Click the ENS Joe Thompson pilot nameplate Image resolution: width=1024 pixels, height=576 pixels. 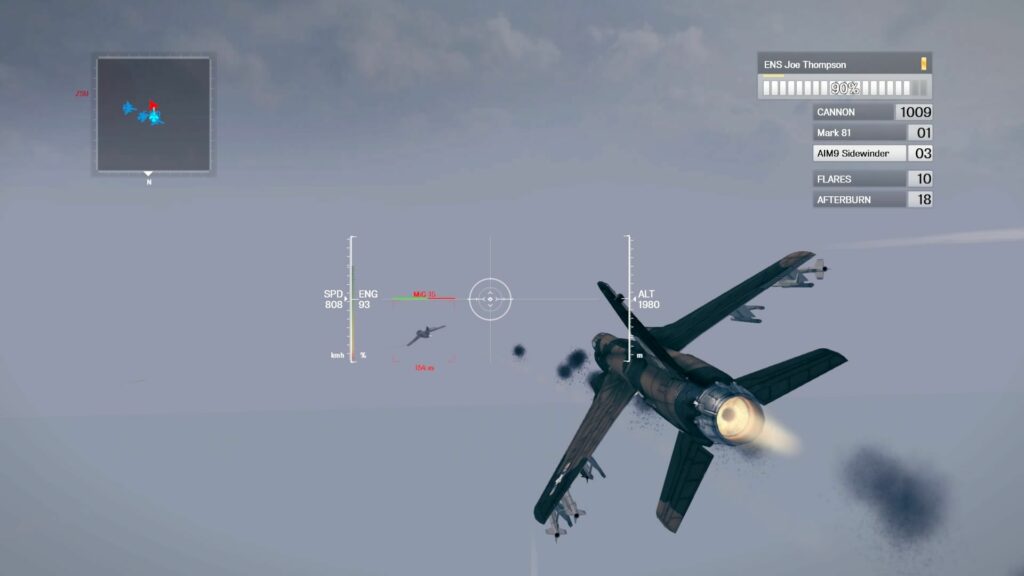point(844,65)
